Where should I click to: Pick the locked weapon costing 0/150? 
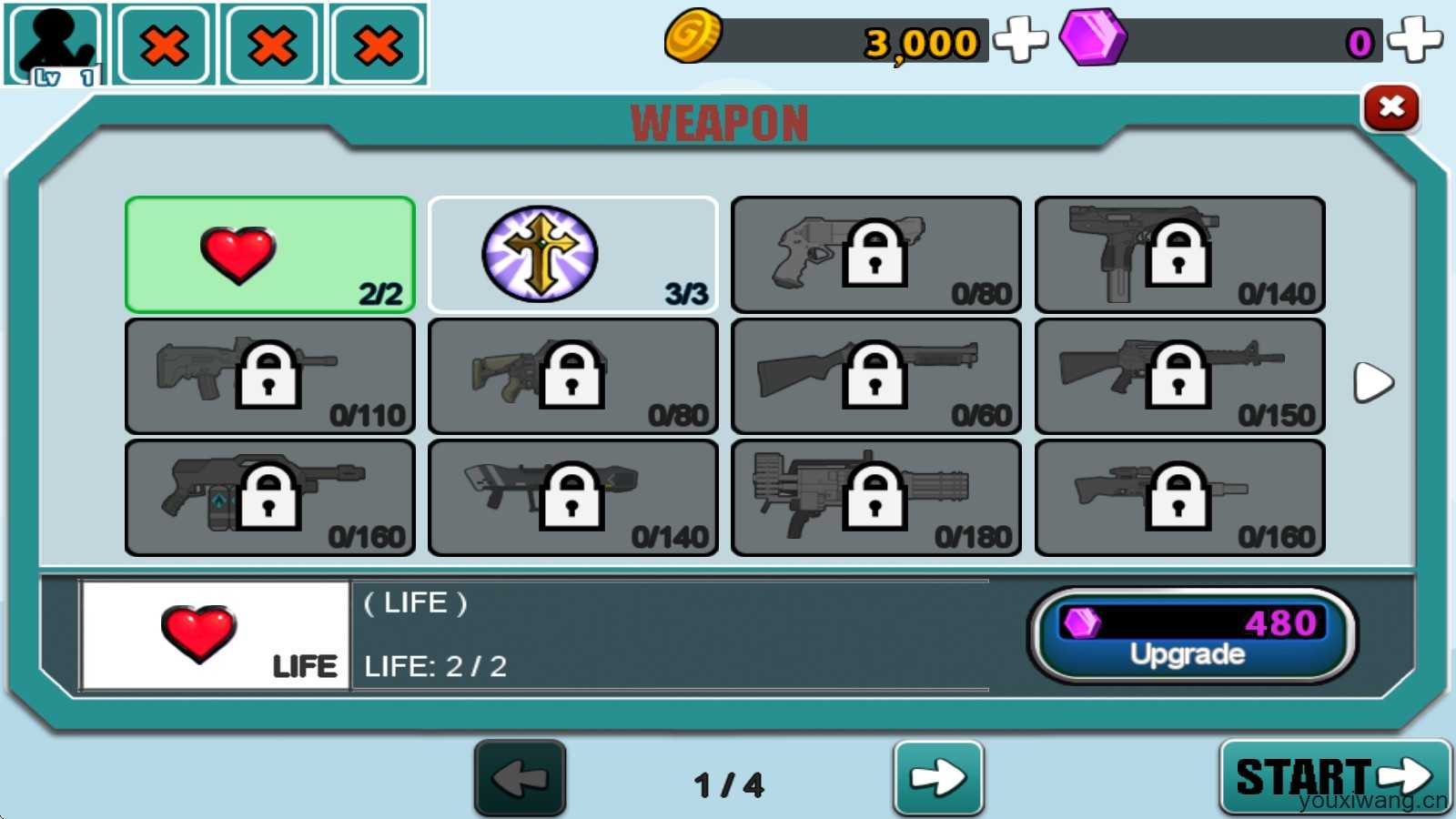(x=1179, y=376)
